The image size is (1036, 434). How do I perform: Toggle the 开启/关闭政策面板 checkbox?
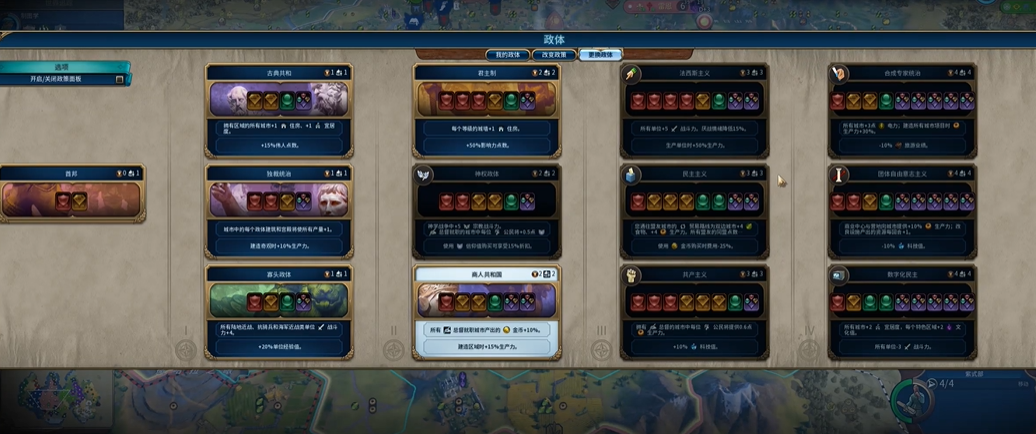[x=120, y=79]
